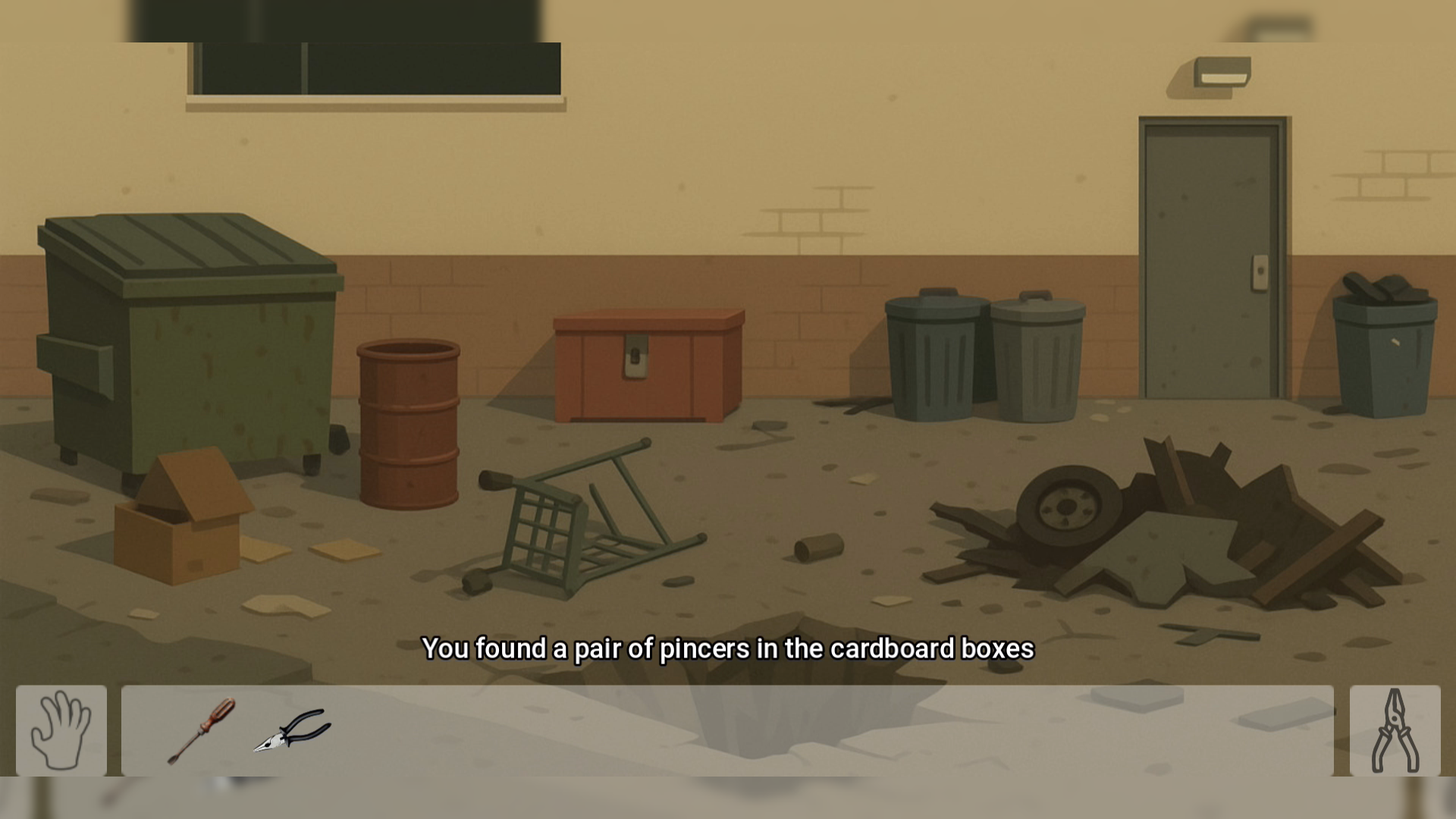This screenshot has height=819, width=1456.
Task: Choose the pliers in the inventory bar
Action: [x=292, y=730]
